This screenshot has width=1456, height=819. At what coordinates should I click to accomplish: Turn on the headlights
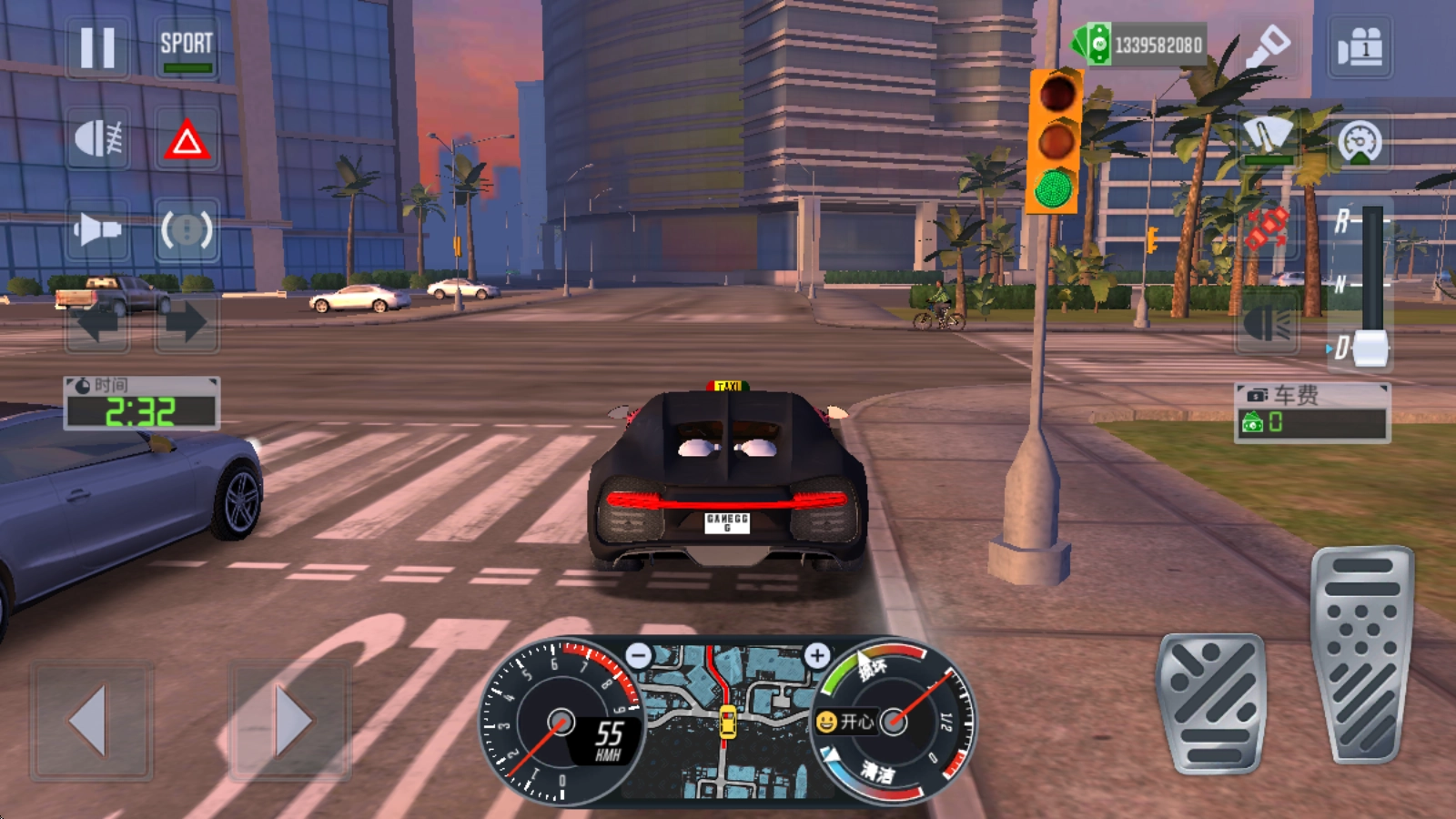pyautogui.click(x=97, y=139)
